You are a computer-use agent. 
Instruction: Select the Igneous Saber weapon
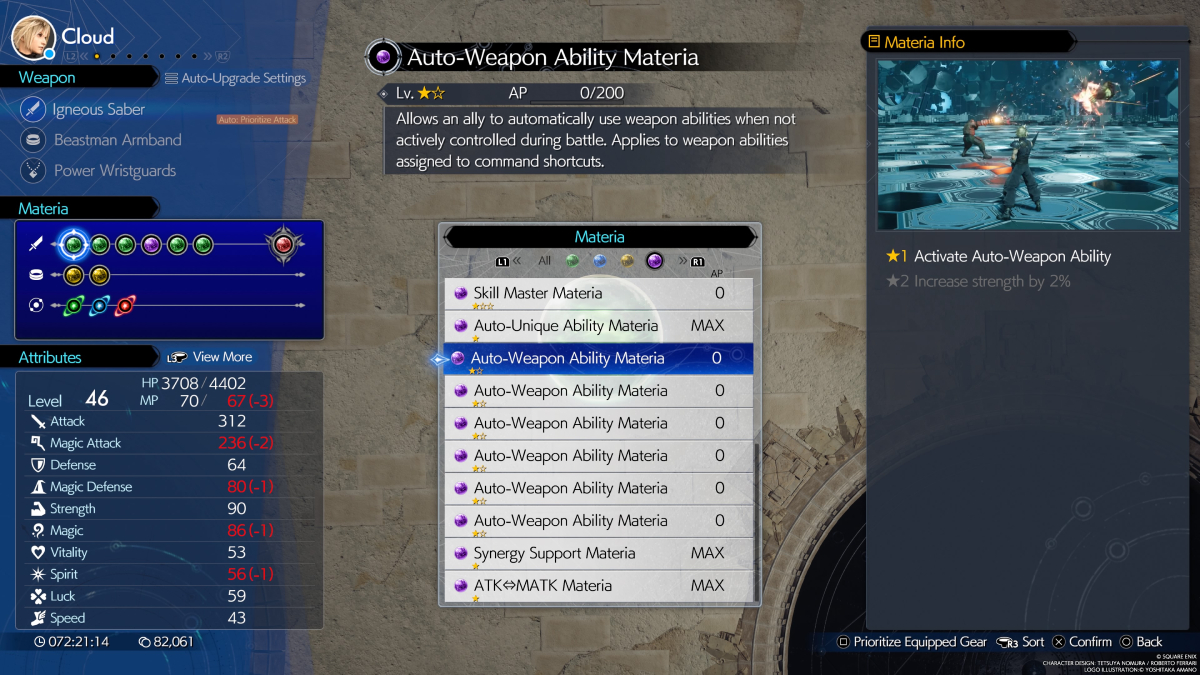point(98,109)
